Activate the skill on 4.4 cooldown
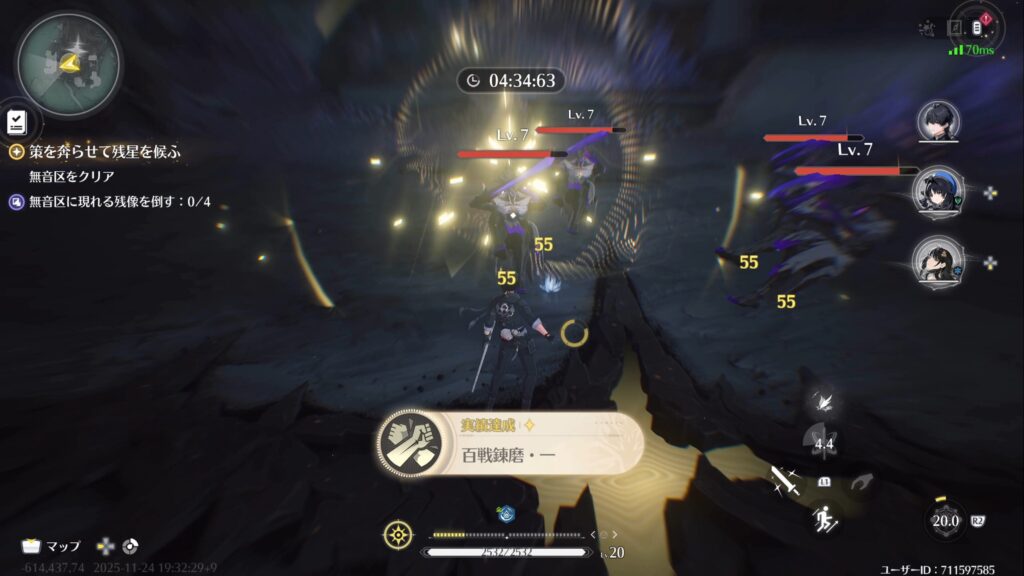Screen dimensions: 1024x576 (824, 443)
